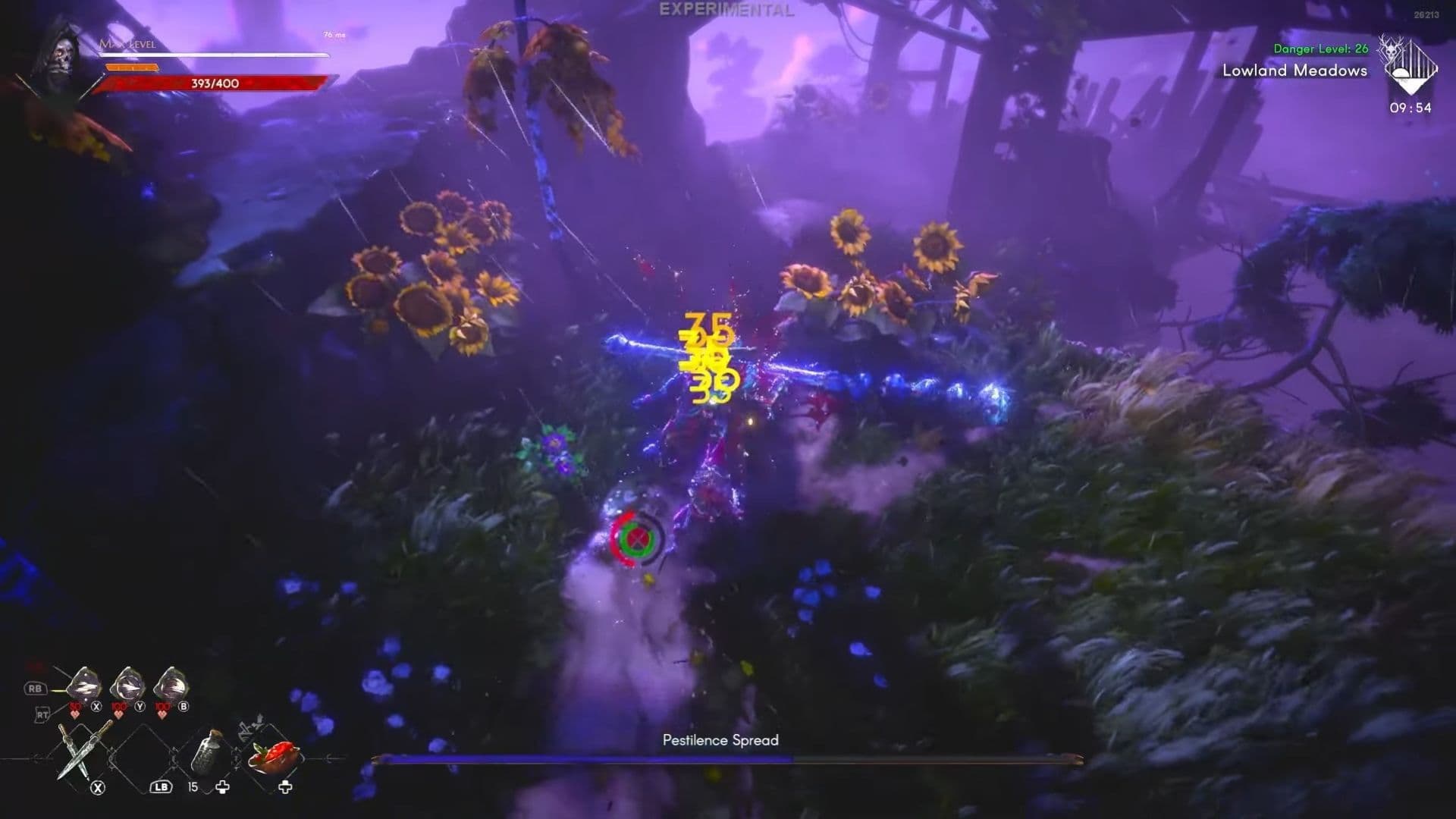Select the glass bottle consumable slot
Viewport: 1456px width, 819px height.
(x=205, y=751)
